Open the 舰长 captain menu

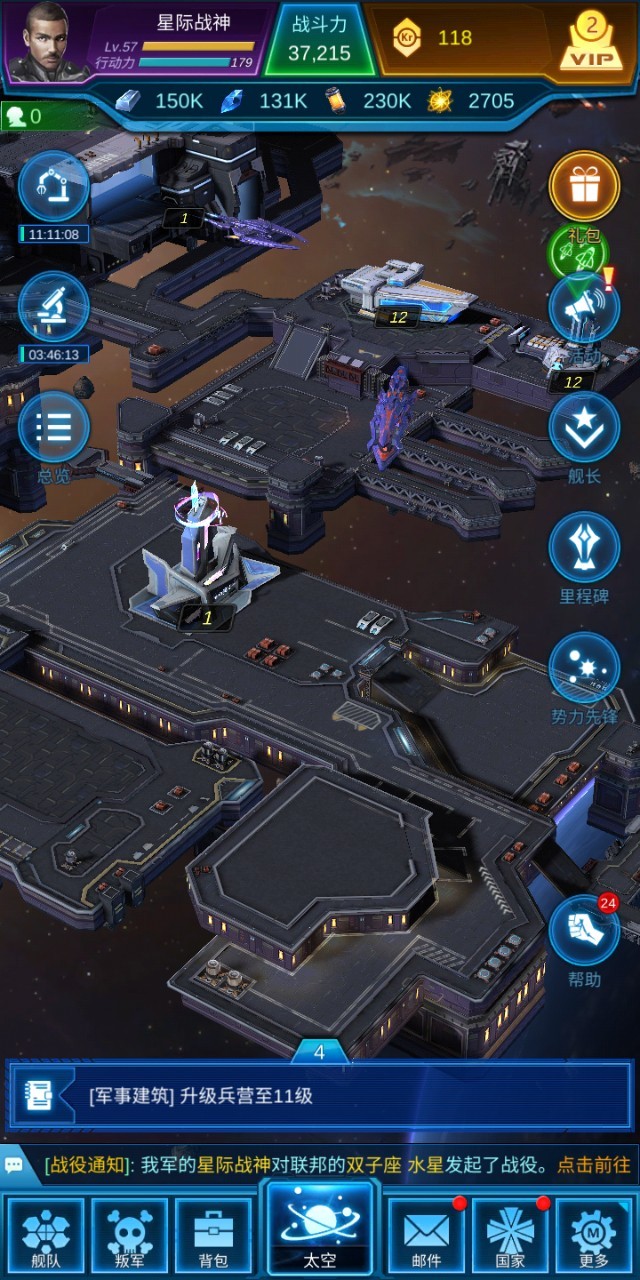(x=584, y=428)
